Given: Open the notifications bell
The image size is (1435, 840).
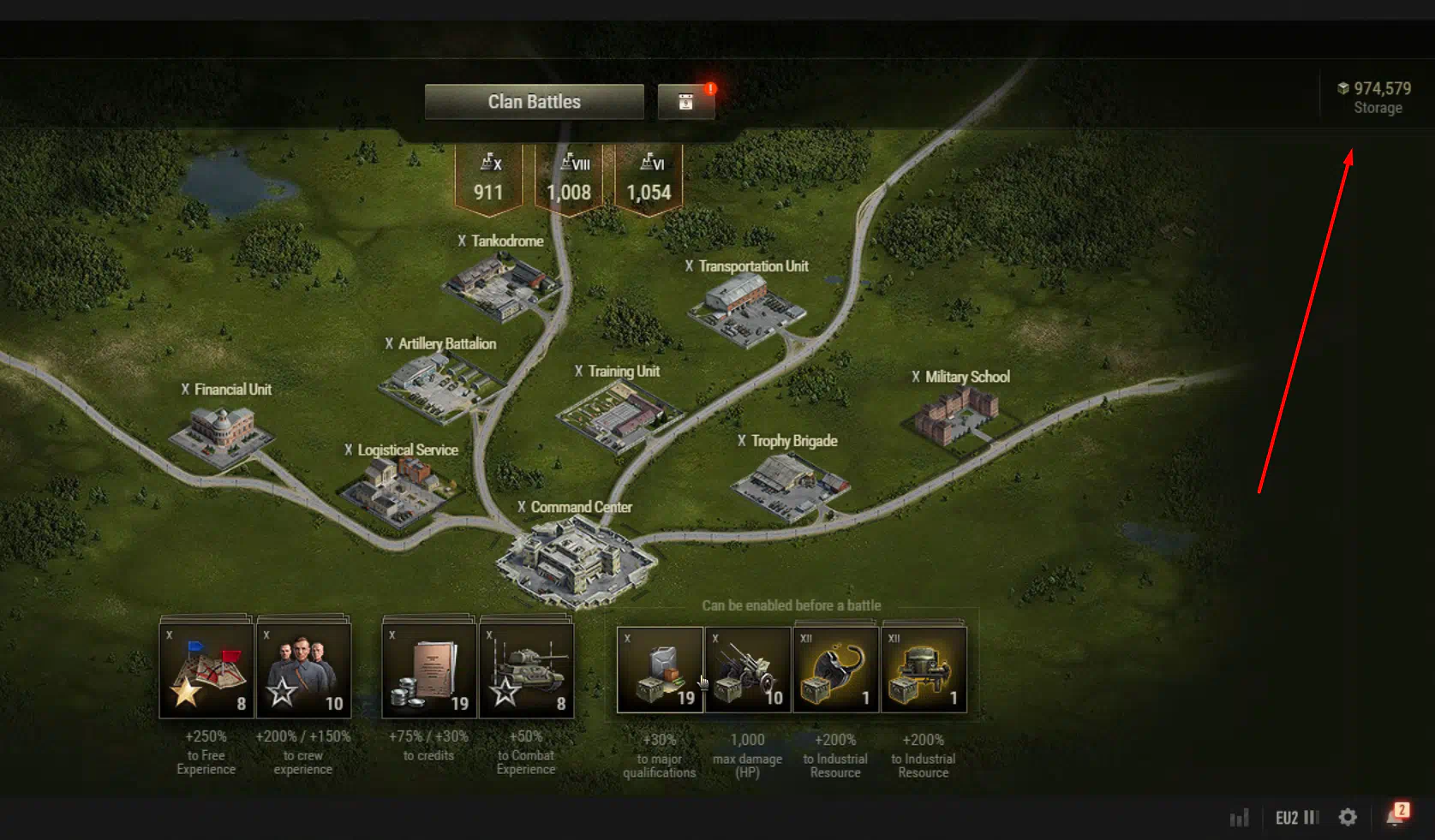Looking at the screenshot, I should (1395, 818).
